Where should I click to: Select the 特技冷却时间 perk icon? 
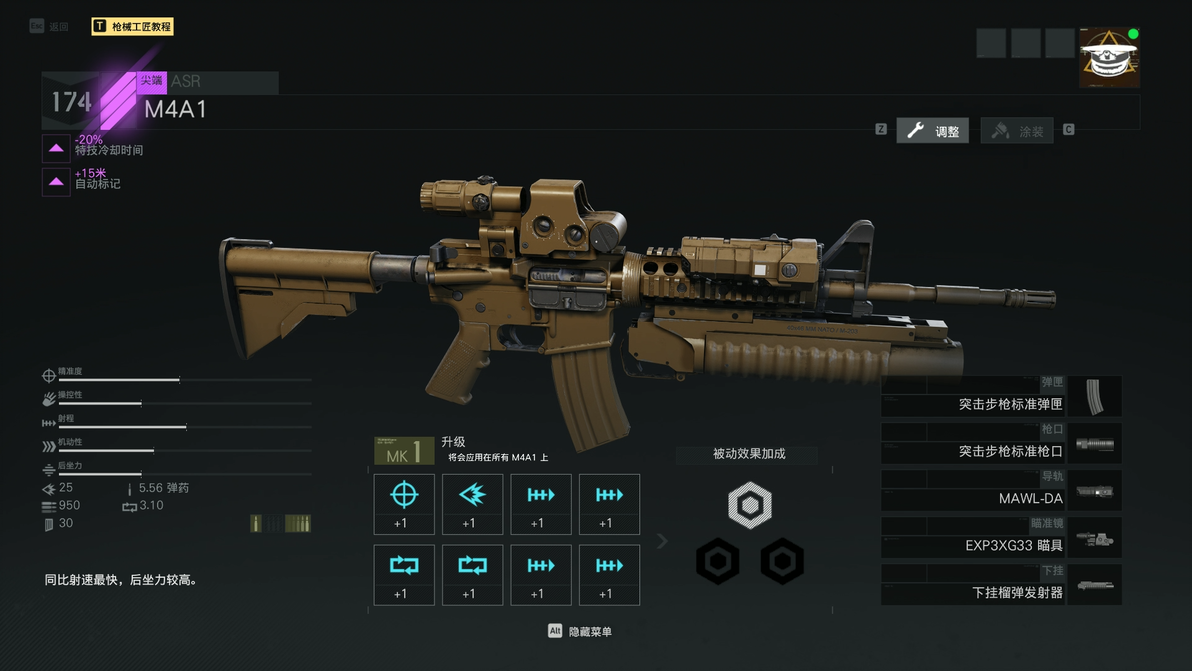(x=56, y=148)
